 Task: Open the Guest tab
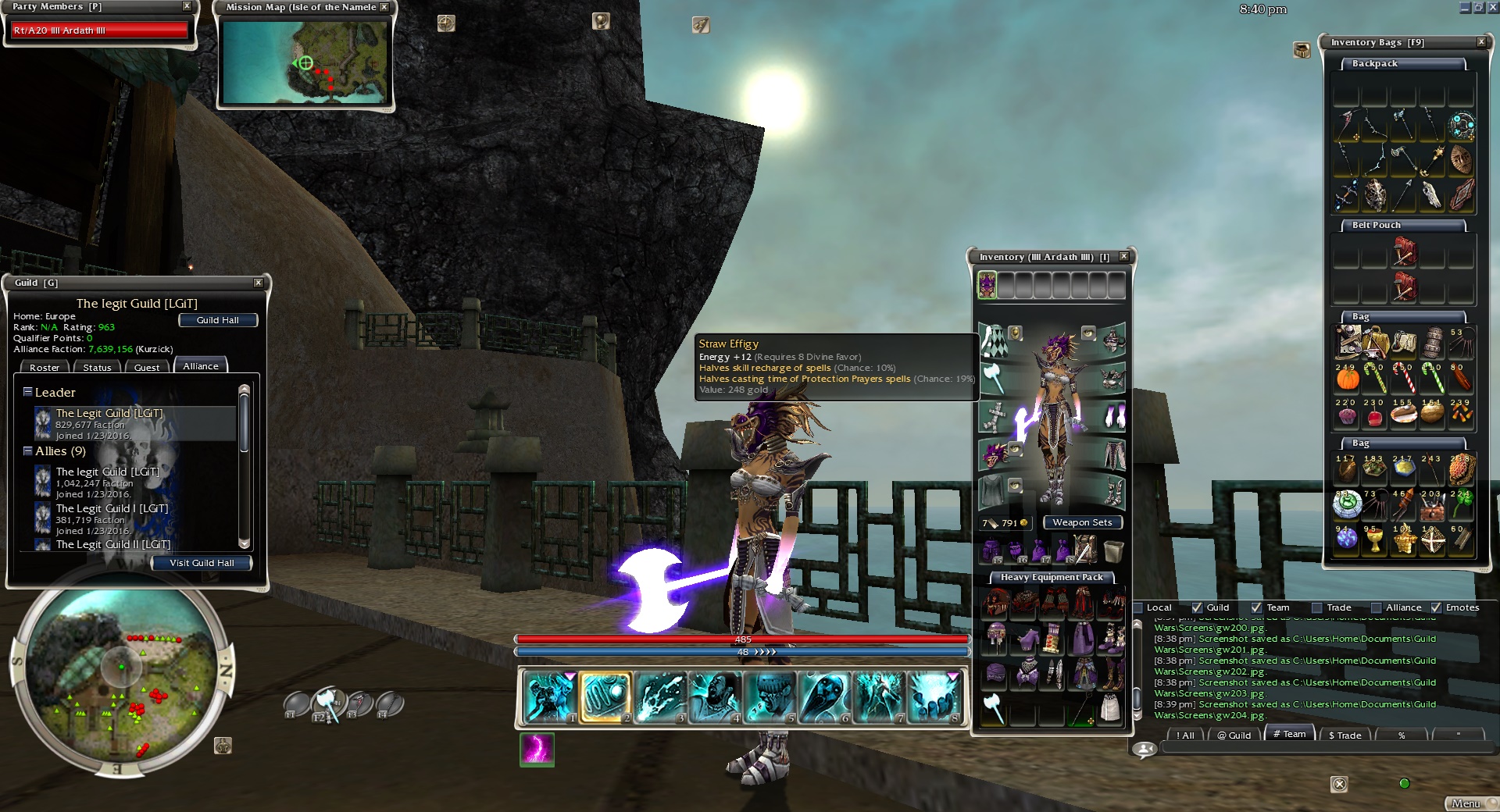point(147,367)
